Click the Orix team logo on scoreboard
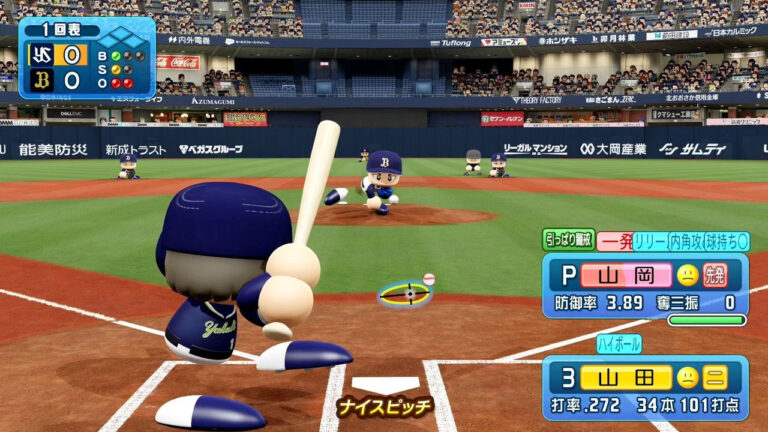 click(42, 81)
